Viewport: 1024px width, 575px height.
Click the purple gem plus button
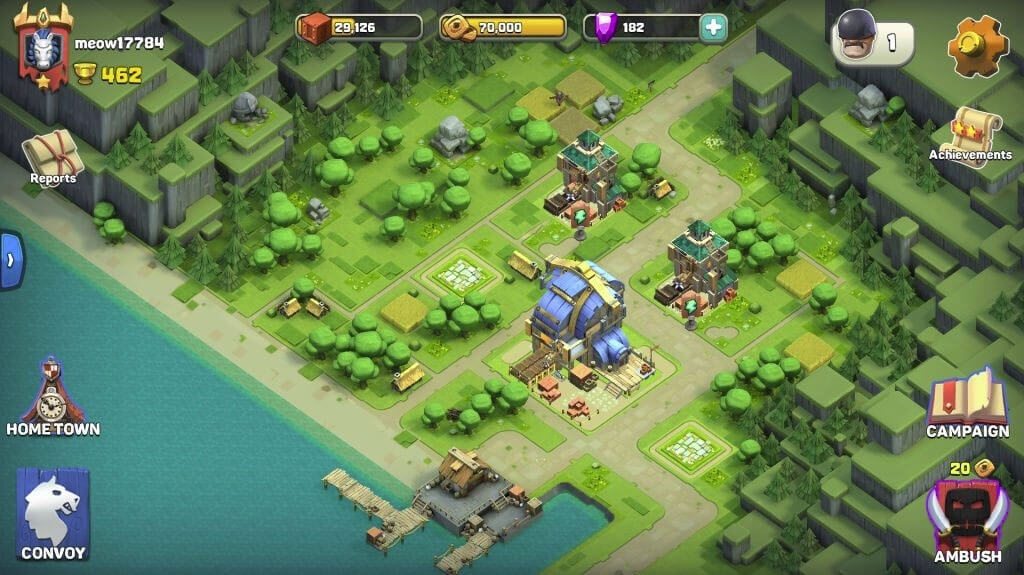pyautogui.click(x=712, y=27)
